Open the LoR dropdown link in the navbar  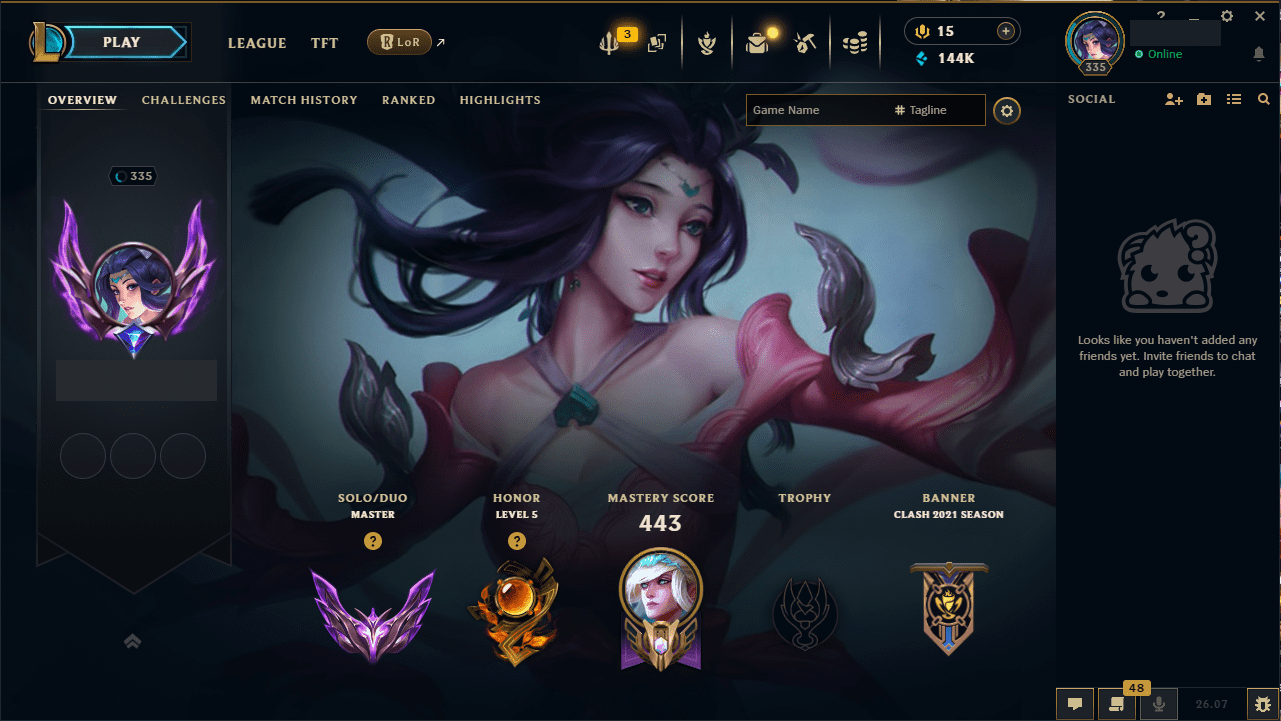tap(400, 42)
